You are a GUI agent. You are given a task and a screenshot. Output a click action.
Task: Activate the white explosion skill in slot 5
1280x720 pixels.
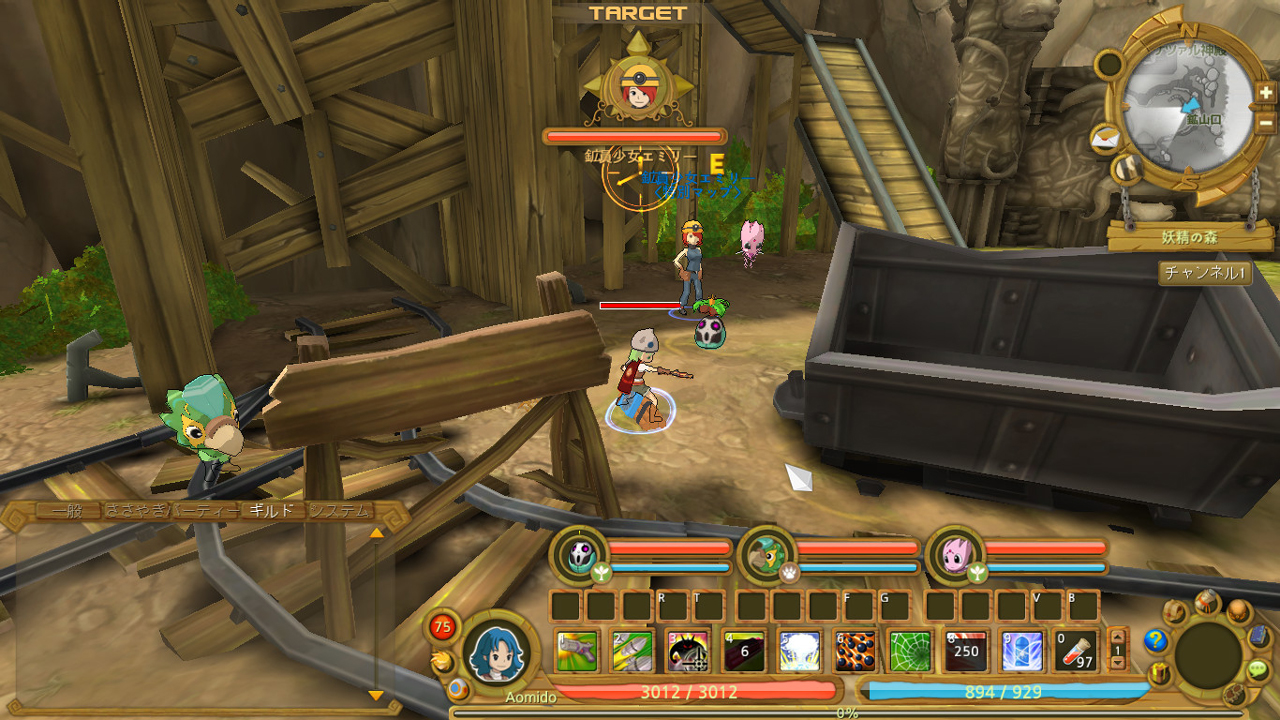pyautogui.click(x=799, y=651)
